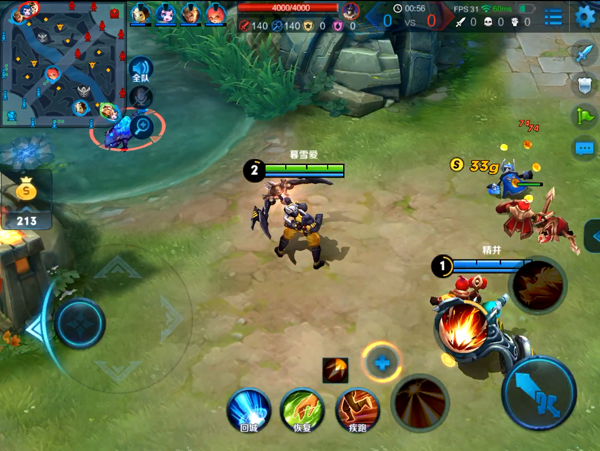Viewport: 600px width, 451px height.
Task: Send the shield defend signal
Action: tap(584, 85)
